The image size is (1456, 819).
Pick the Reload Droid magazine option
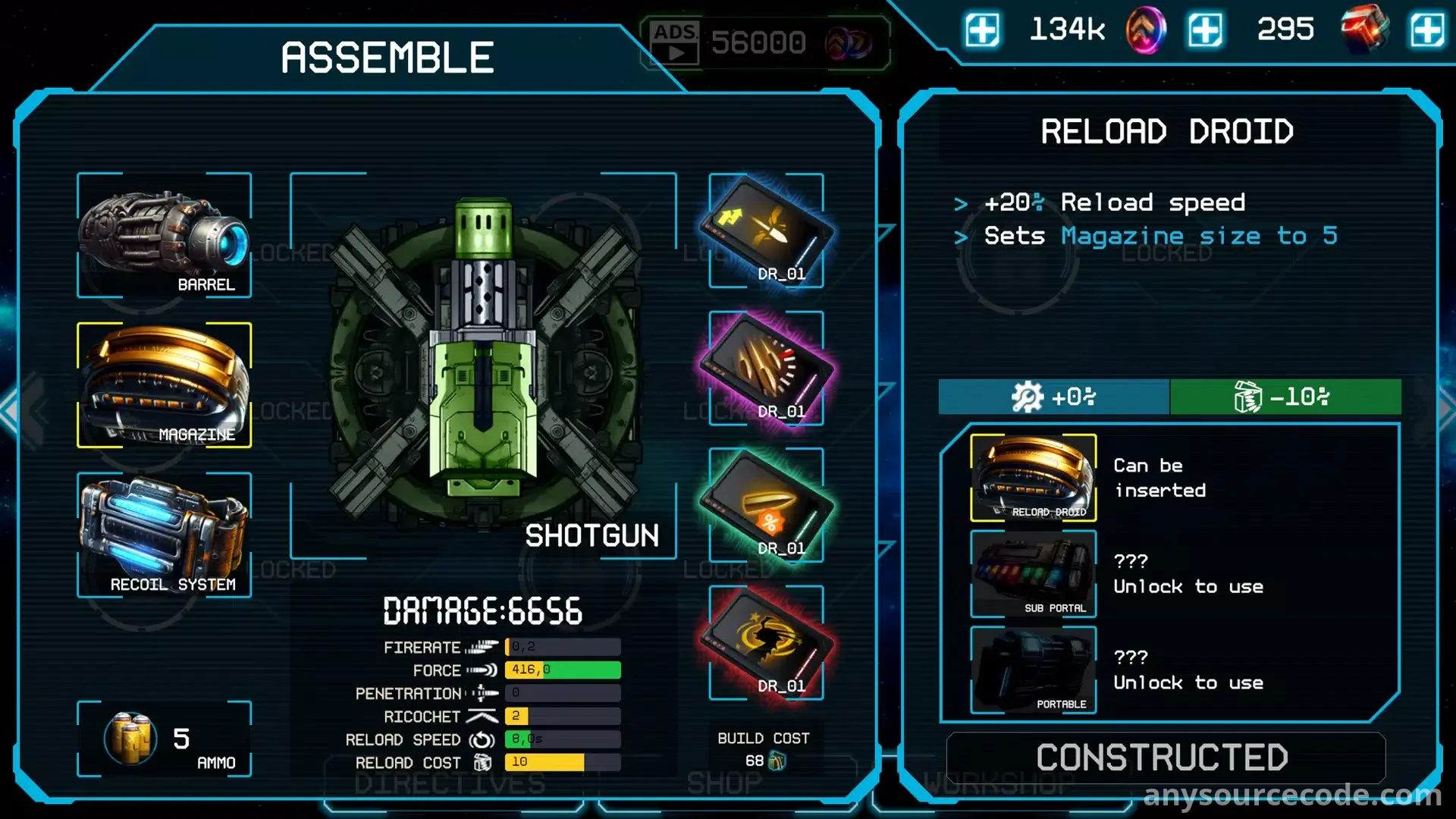[x=1033, y=478]
